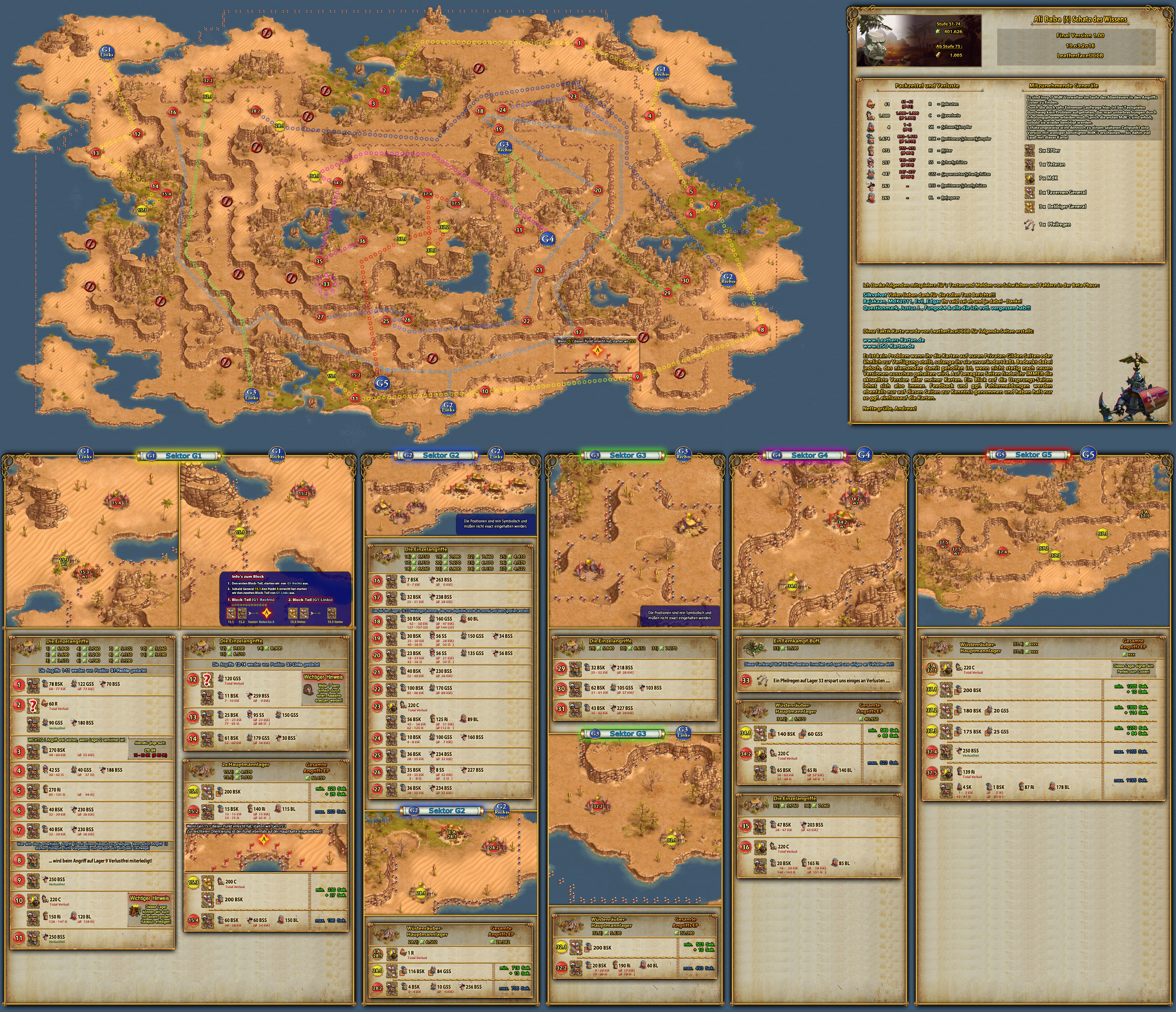
Task: Click camp 20 marker on the overview map
Action: [598, 191]
